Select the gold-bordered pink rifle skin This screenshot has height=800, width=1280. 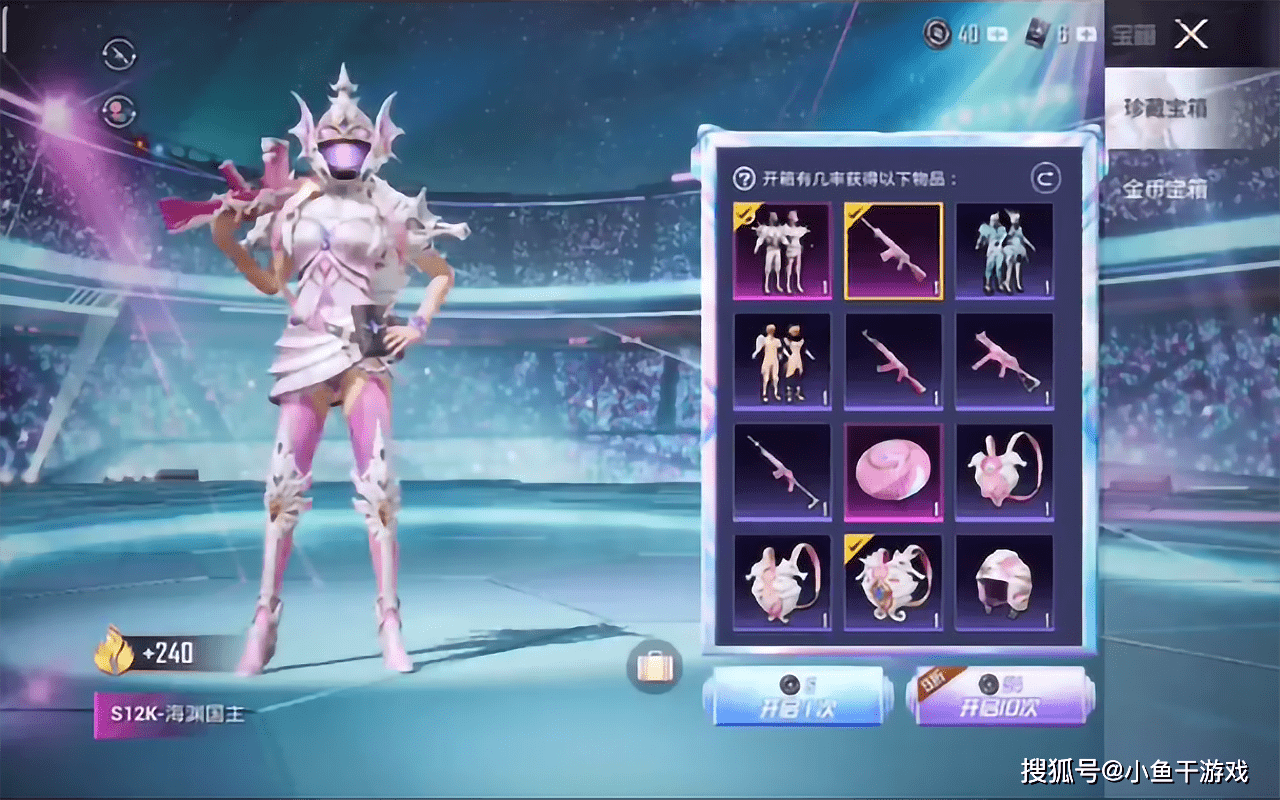(x=893, y=251)
